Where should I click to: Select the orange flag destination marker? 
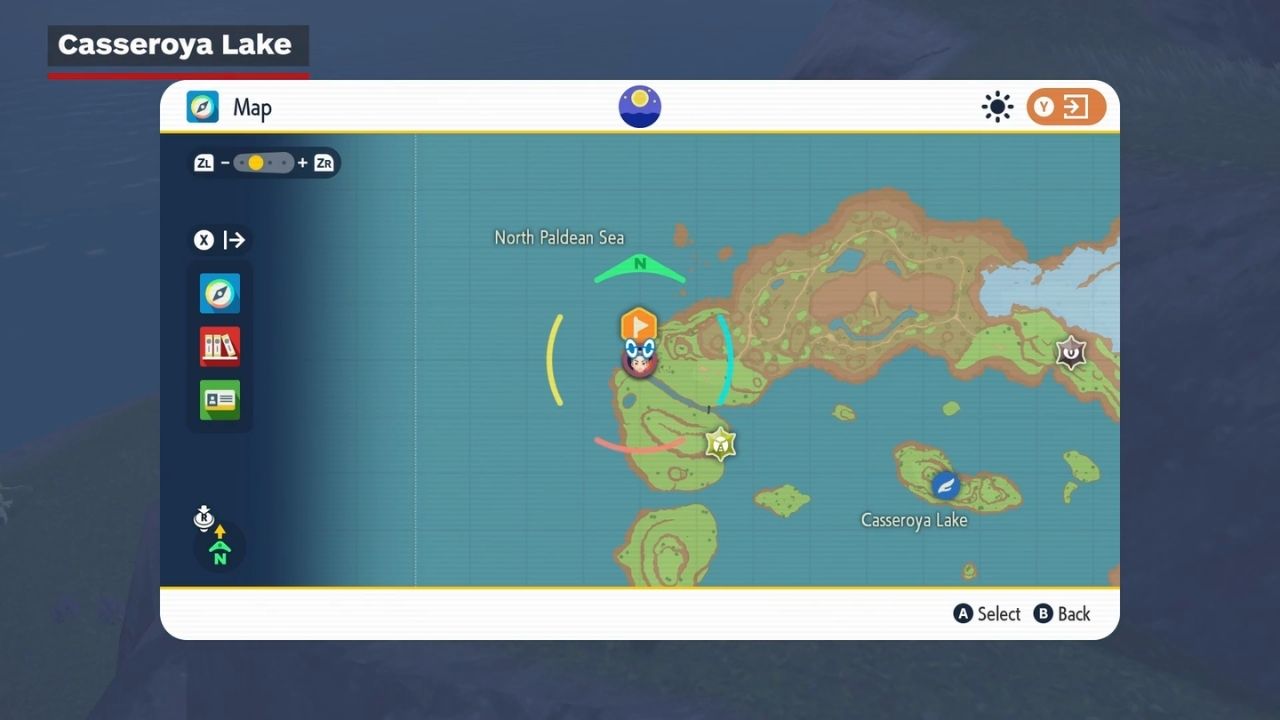tap(638, 325)
